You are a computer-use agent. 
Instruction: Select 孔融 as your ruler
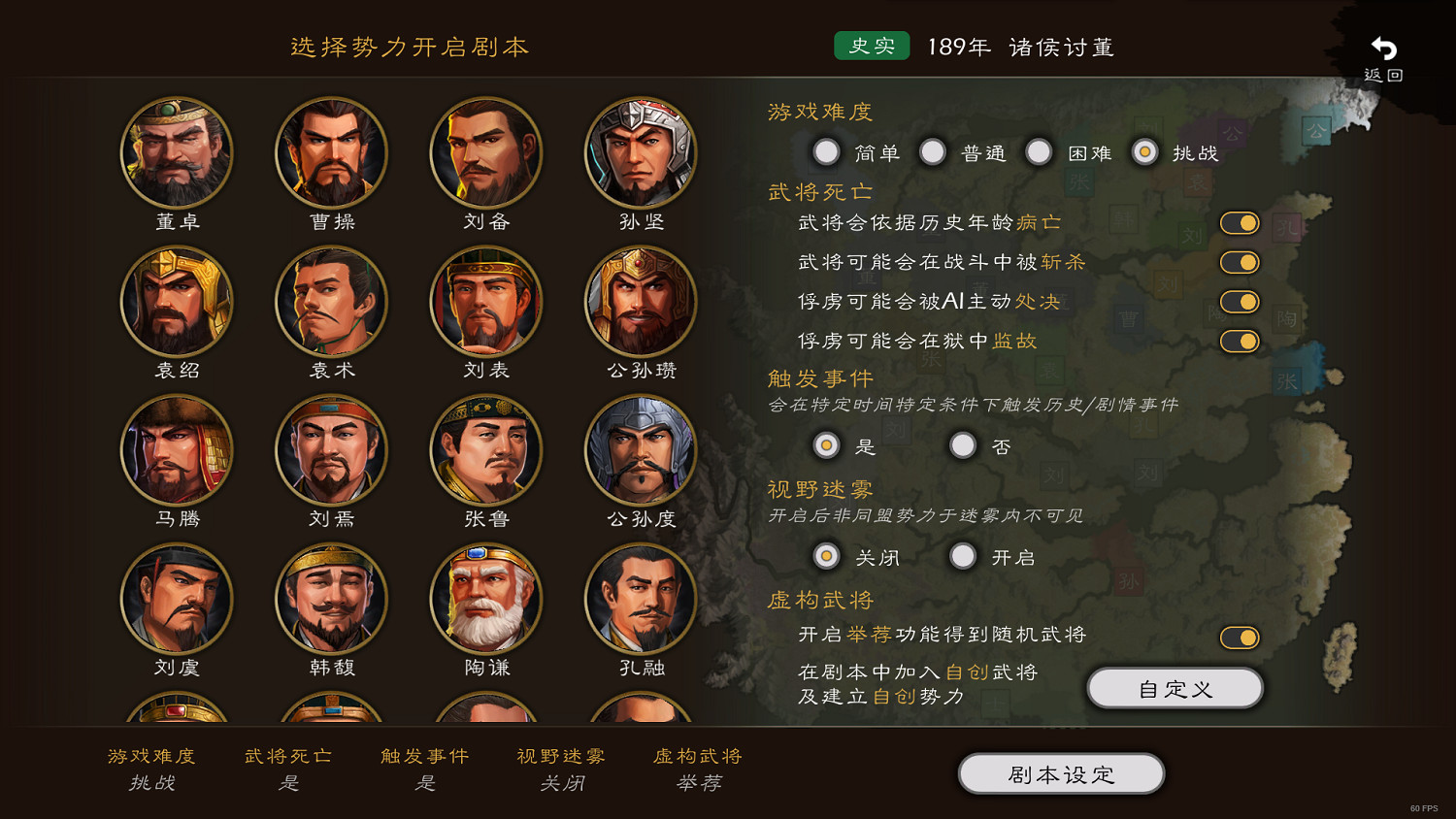641,599
